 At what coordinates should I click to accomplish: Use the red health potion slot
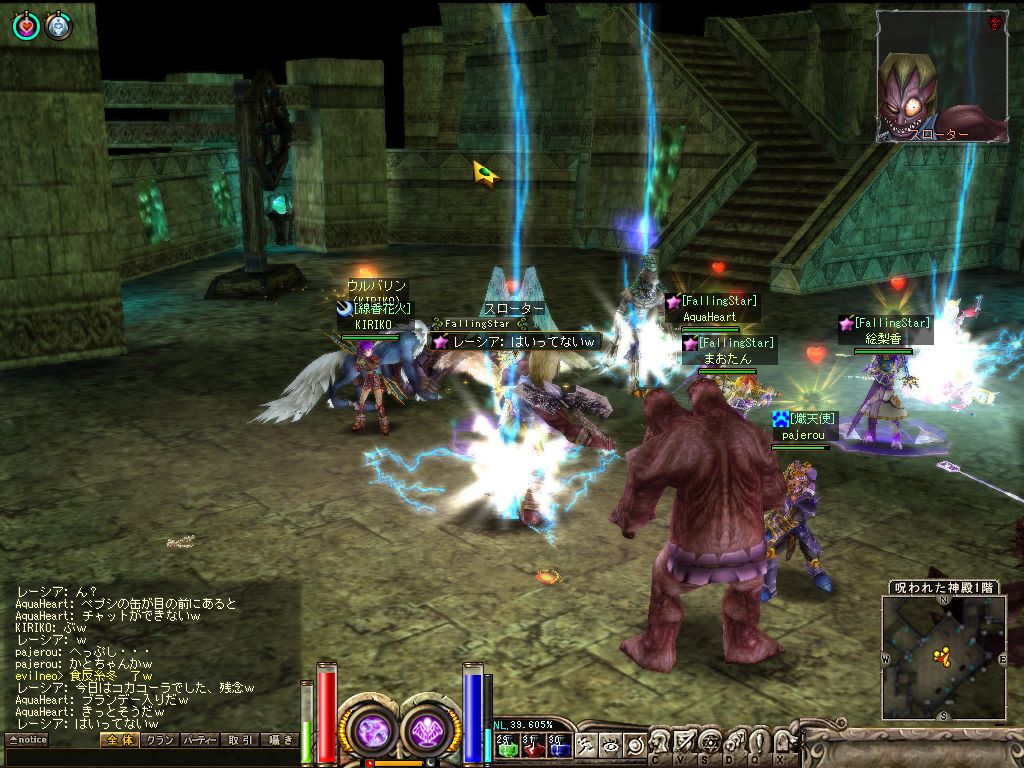point(531,745)
